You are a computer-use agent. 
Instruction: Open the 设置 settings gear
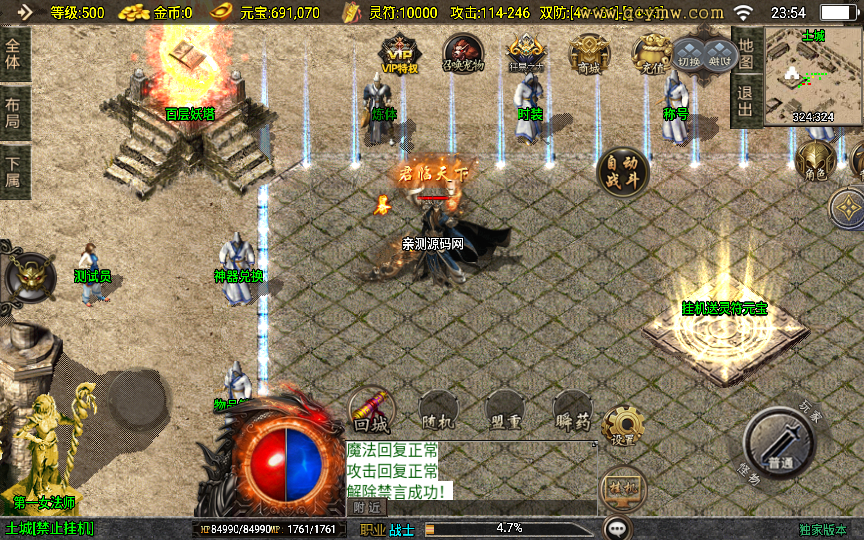pyautogui.click(x=624, y=427)
